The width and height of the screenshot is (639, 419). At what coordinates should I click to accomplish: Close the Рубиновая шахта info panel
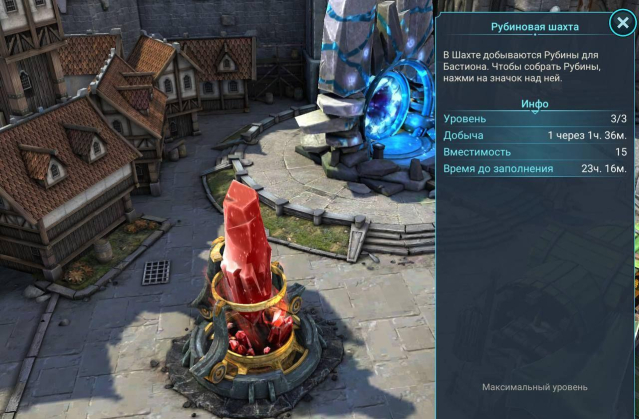(621, 25)
